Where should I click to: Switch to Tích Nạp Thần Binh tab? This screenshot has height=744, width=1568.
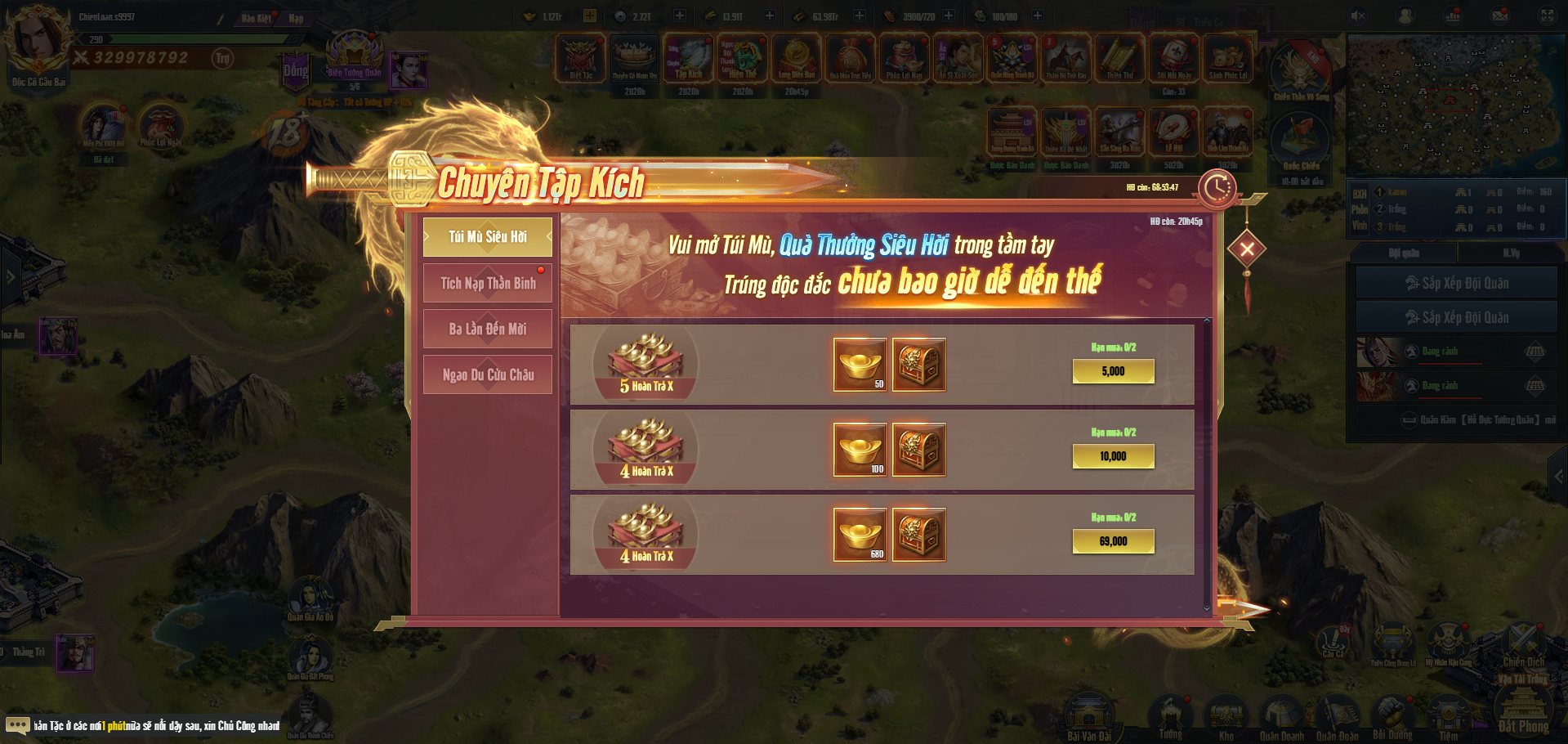click(488, 283)
